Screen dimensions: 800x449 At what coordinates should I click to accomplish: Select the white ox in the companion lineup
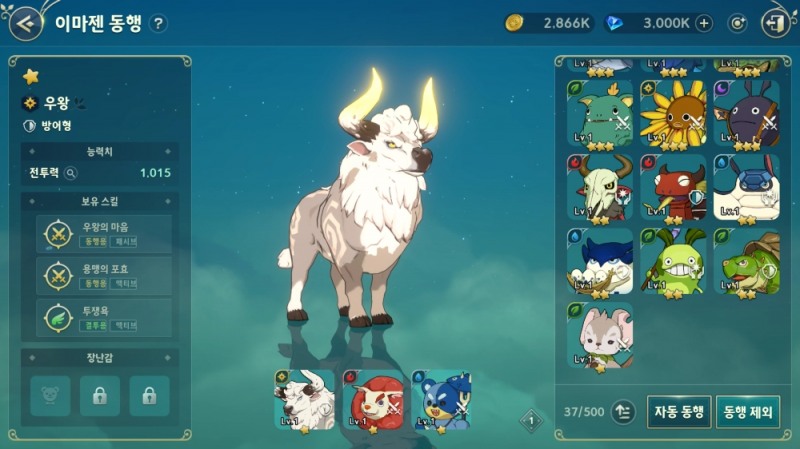coord(304,399)
